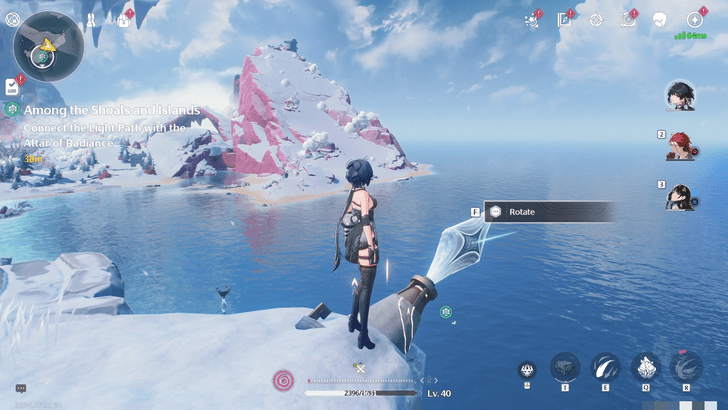This screenshot has height=410, width=728.
Task: Switch to the third party member portrait
Action: [681, 196]
